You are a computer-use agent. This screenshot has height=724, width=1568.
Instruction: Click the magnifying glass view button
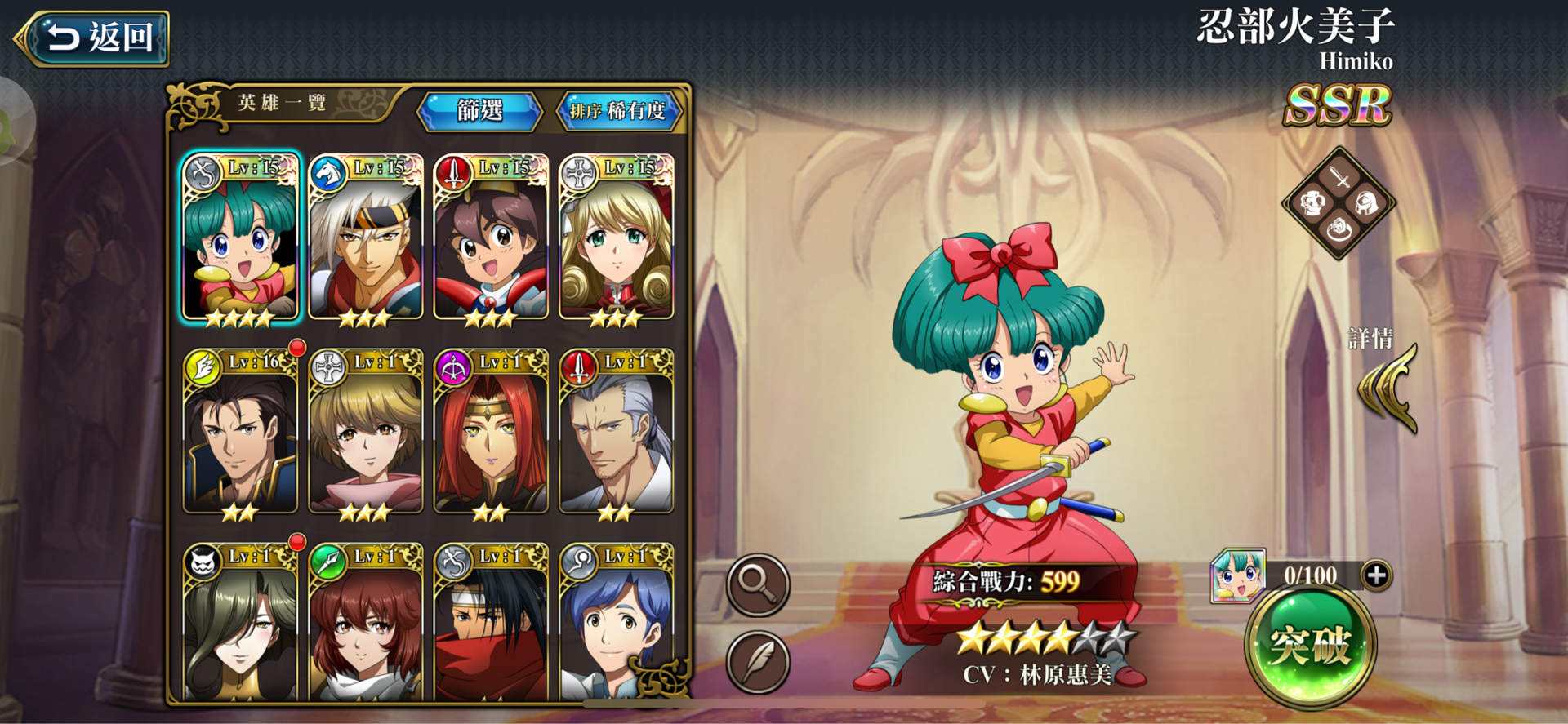click(758, 584)
